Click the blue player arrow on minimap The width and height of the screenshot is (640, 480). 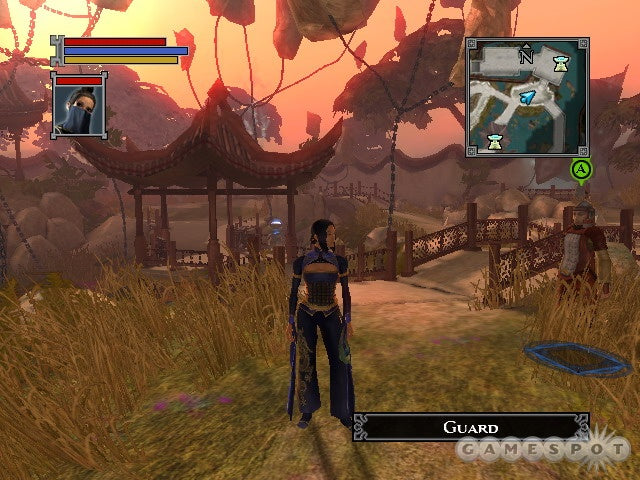(527, 96)
